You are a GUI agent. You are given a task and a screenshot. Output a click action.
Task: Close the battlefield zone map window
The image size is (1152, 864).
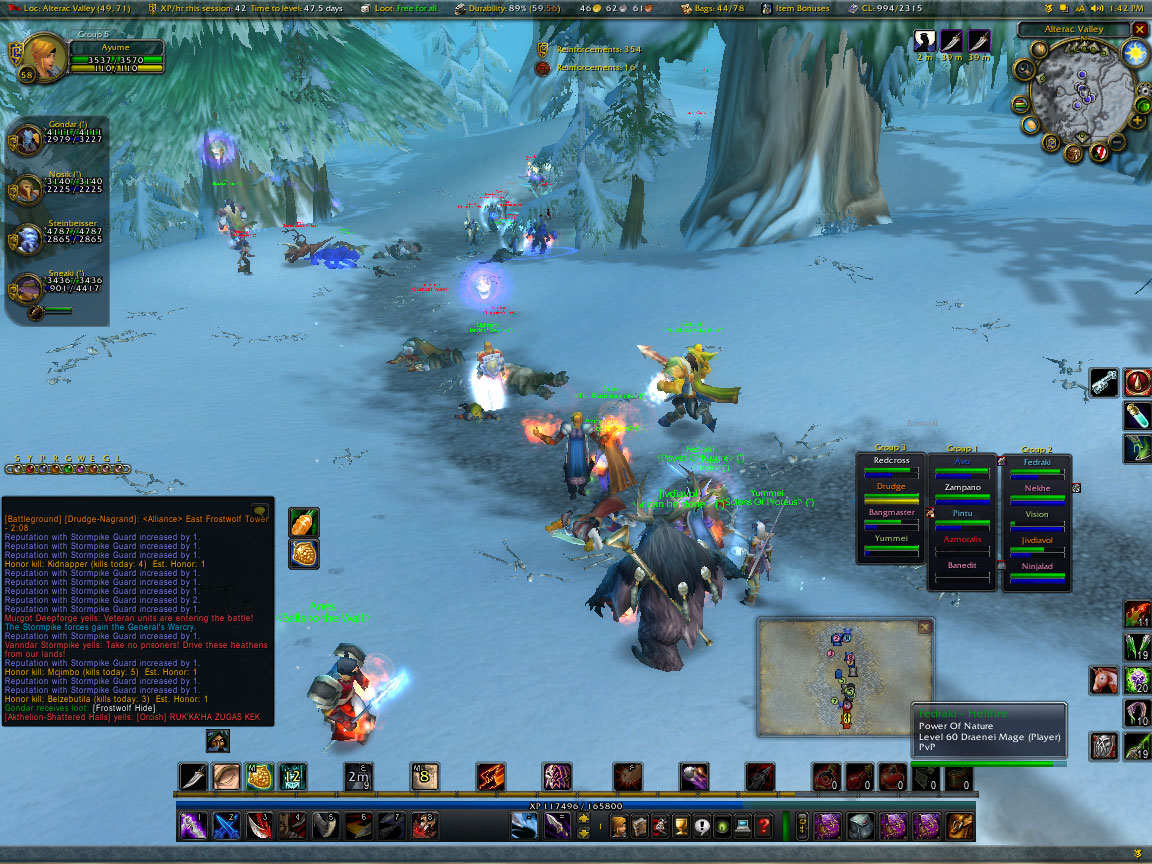pos(925,628)
